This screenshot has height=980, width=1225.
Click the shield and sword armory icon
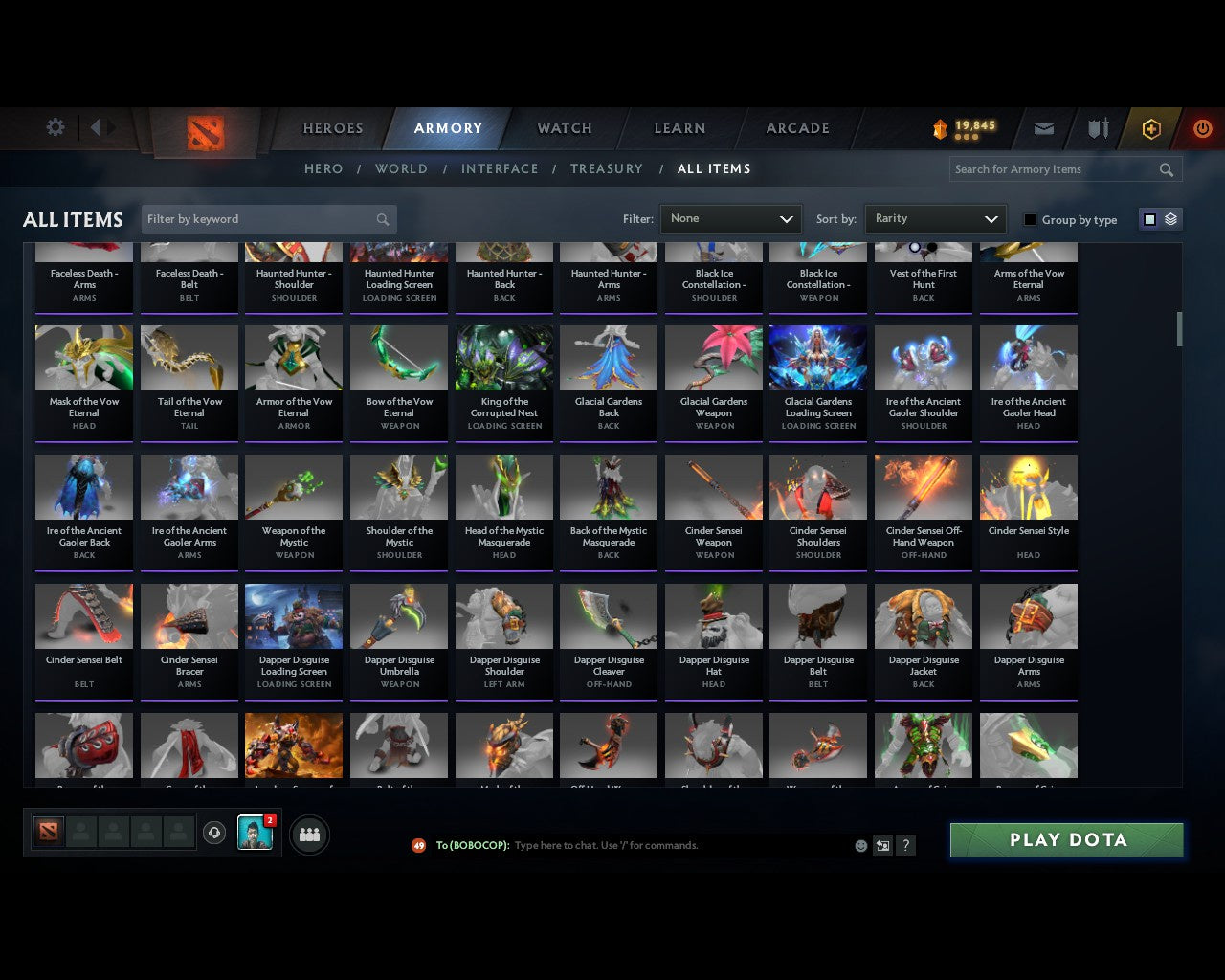tap(1097, 127)
